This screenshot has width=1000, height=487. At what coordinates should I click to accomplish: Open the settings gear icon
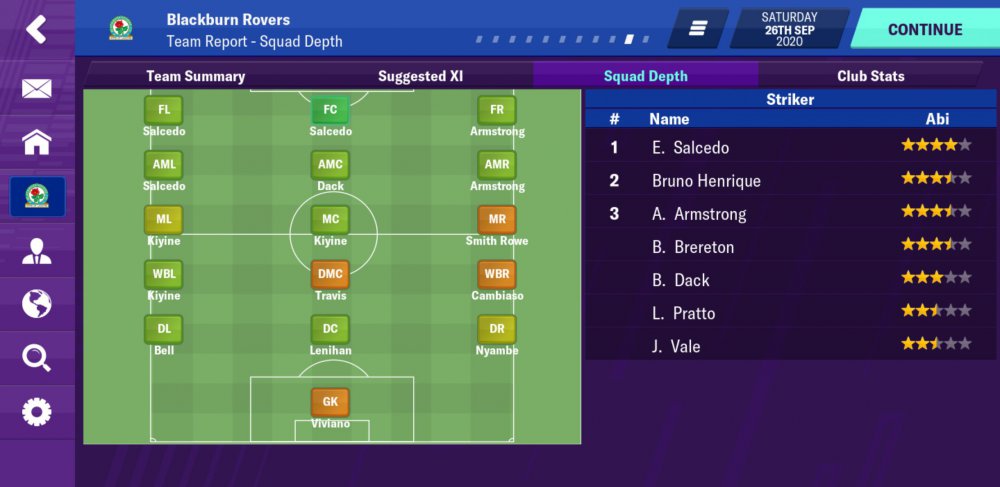click(x=36, y=411)
